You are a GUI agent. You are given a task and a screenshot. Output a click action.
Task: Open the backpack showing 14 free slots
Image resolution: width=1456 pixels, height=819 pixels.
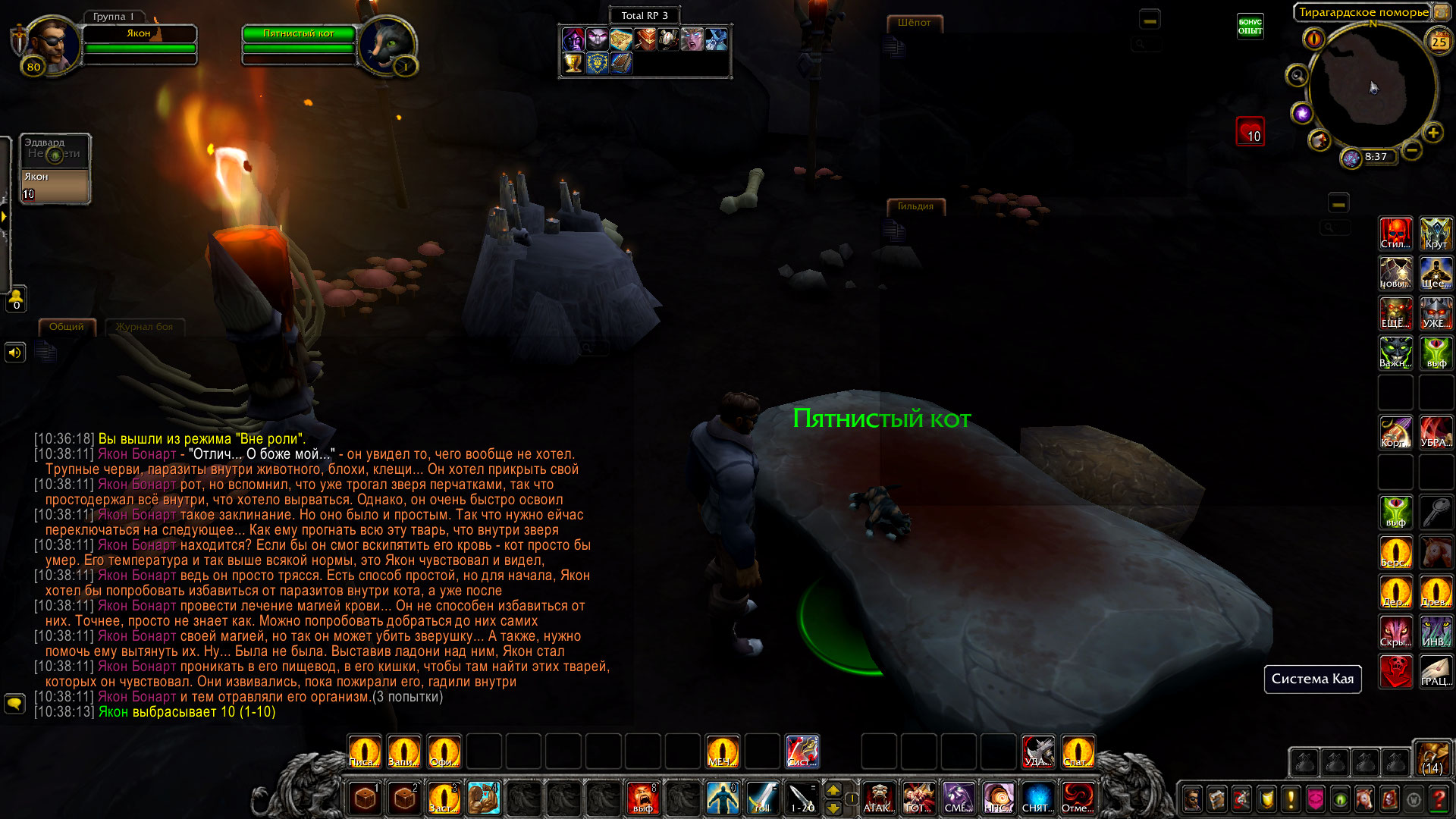1432,759
